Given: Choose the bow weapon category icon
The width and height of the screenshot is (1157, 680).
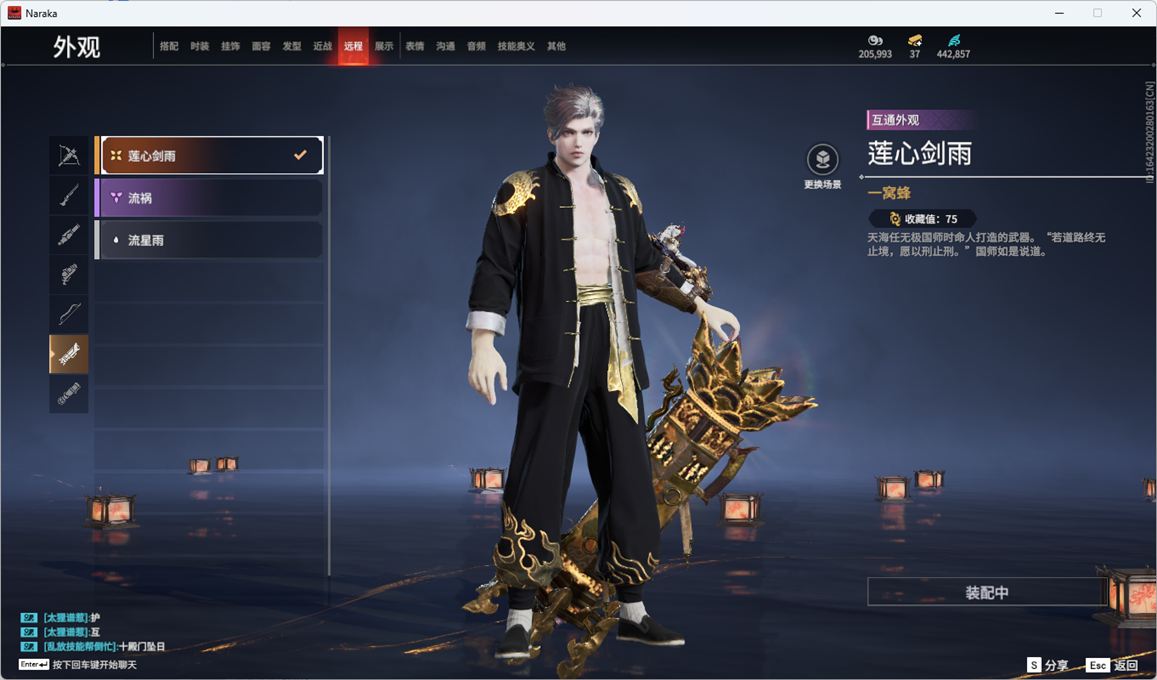Looking at the screenshot, I should pyautogui.click(x=69, y=314).
